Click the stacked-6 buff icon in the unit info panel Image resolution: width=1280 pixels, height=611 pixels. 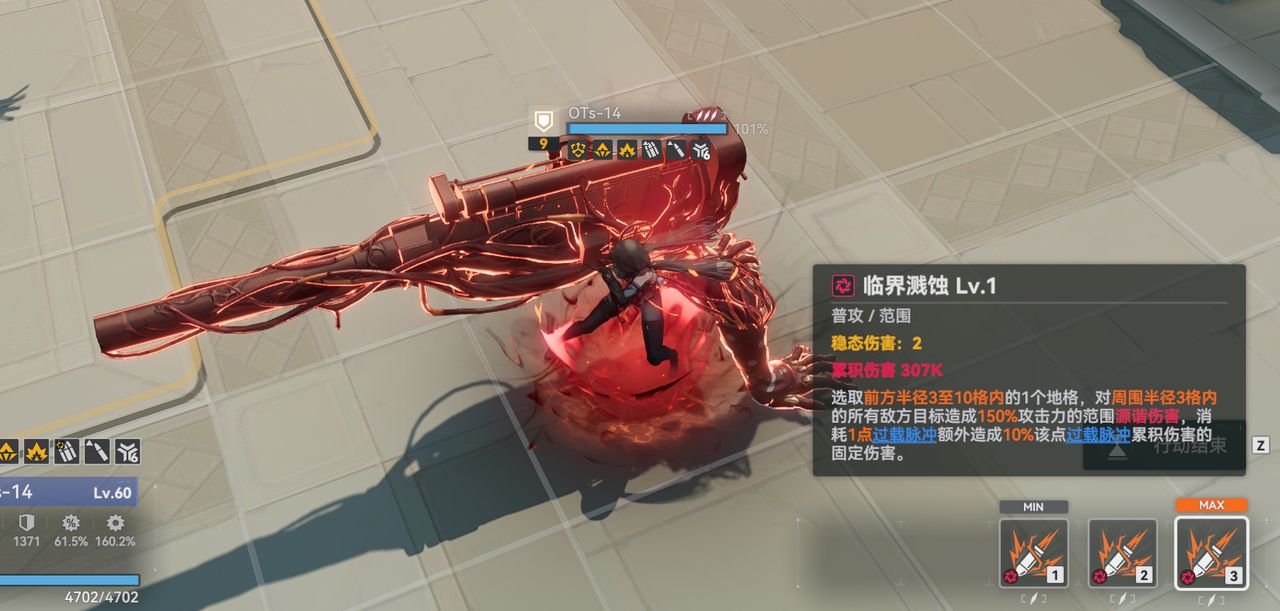click(x=127, y=451)
